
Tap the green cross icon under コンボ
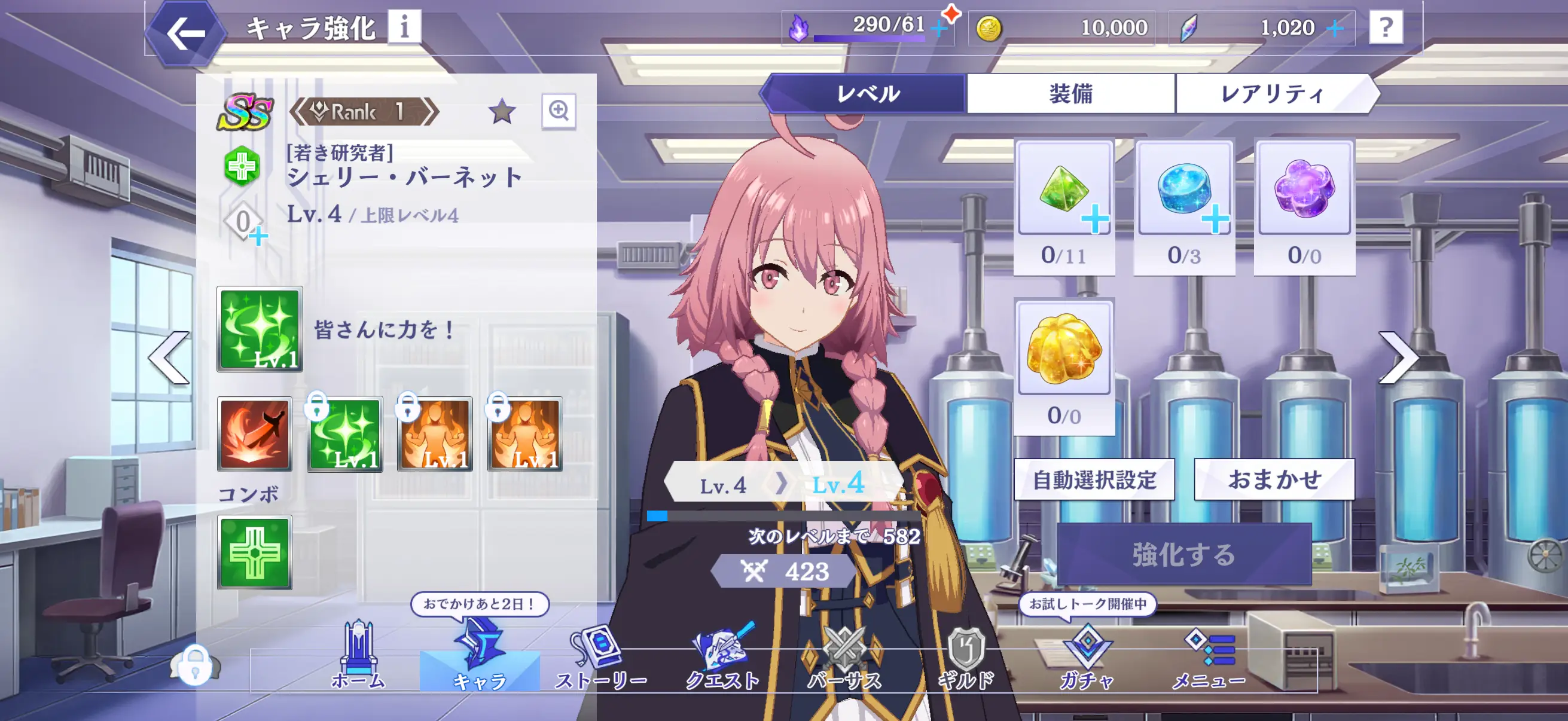258,552
